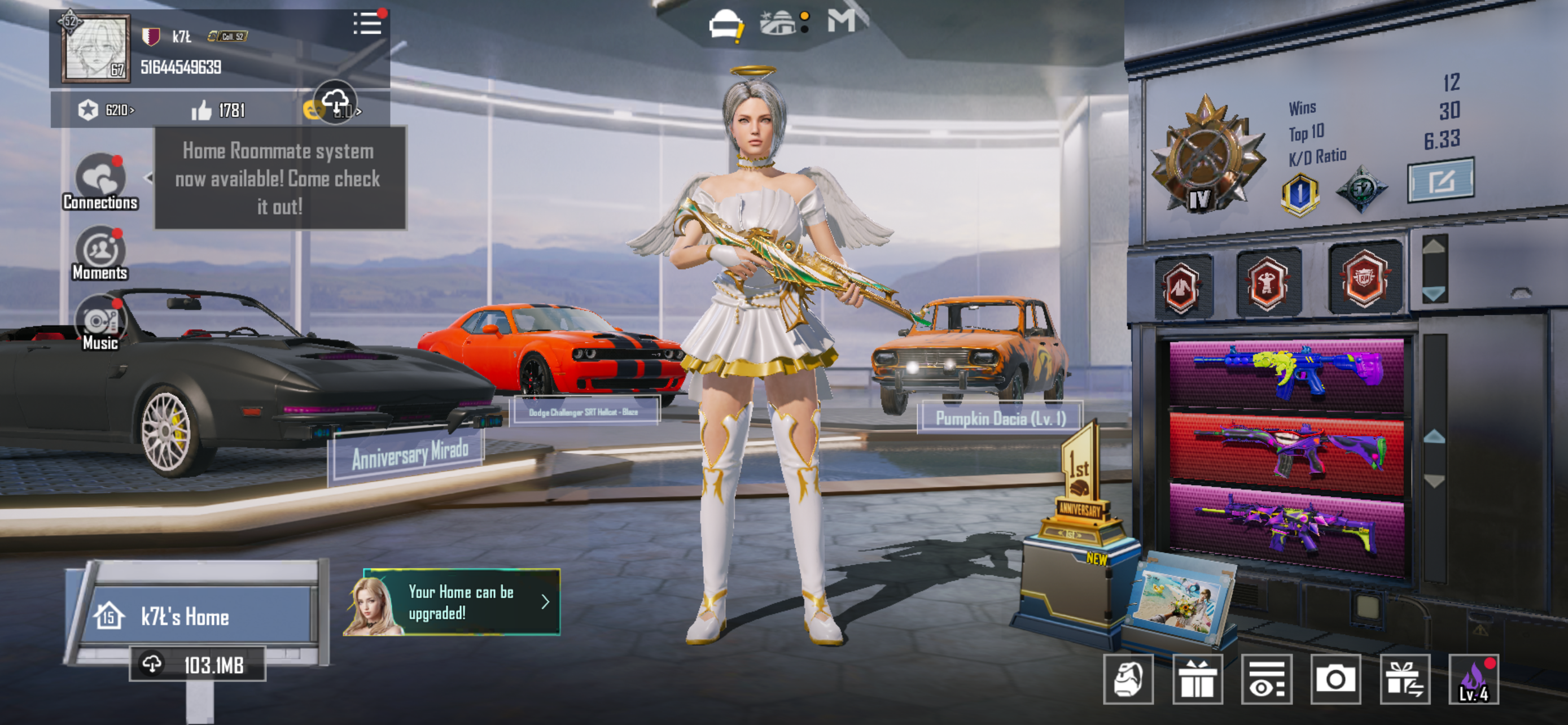Switch to the M icon in the top bar
Viewport: 1568px width, 725px height.
840,22
